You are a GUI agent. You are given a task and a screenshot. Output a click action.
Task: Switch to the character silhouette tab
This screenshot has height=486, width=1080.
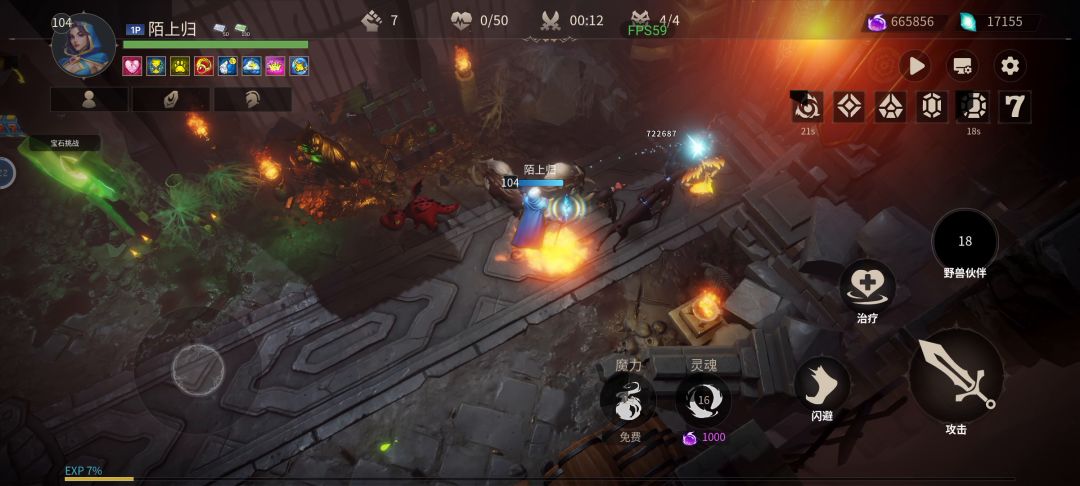pos(89,99)
